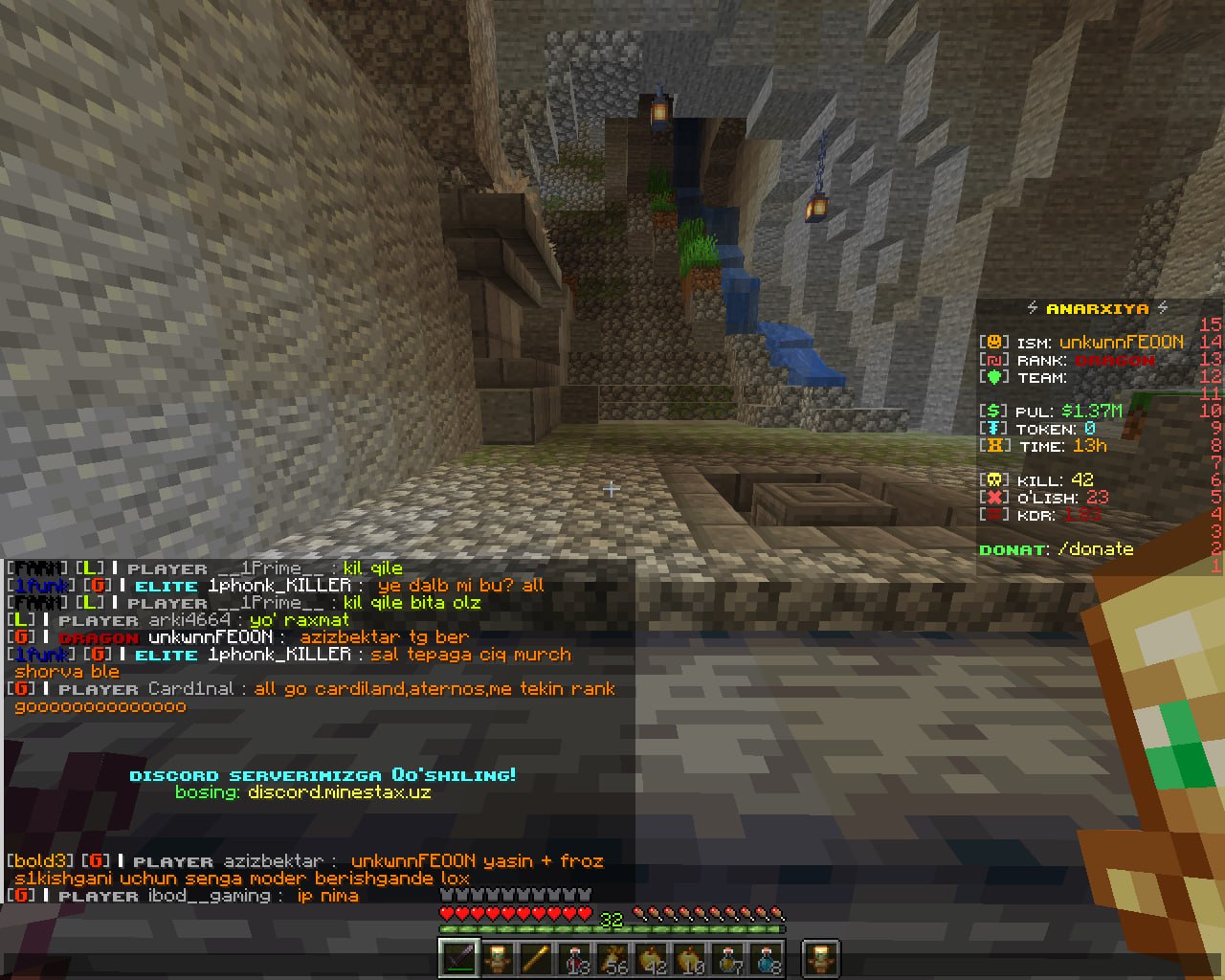Screen dimensions: 1225x980
Task: Click the DRAGON rank label on scoreboard
Action: click(x=1116, y=360)
